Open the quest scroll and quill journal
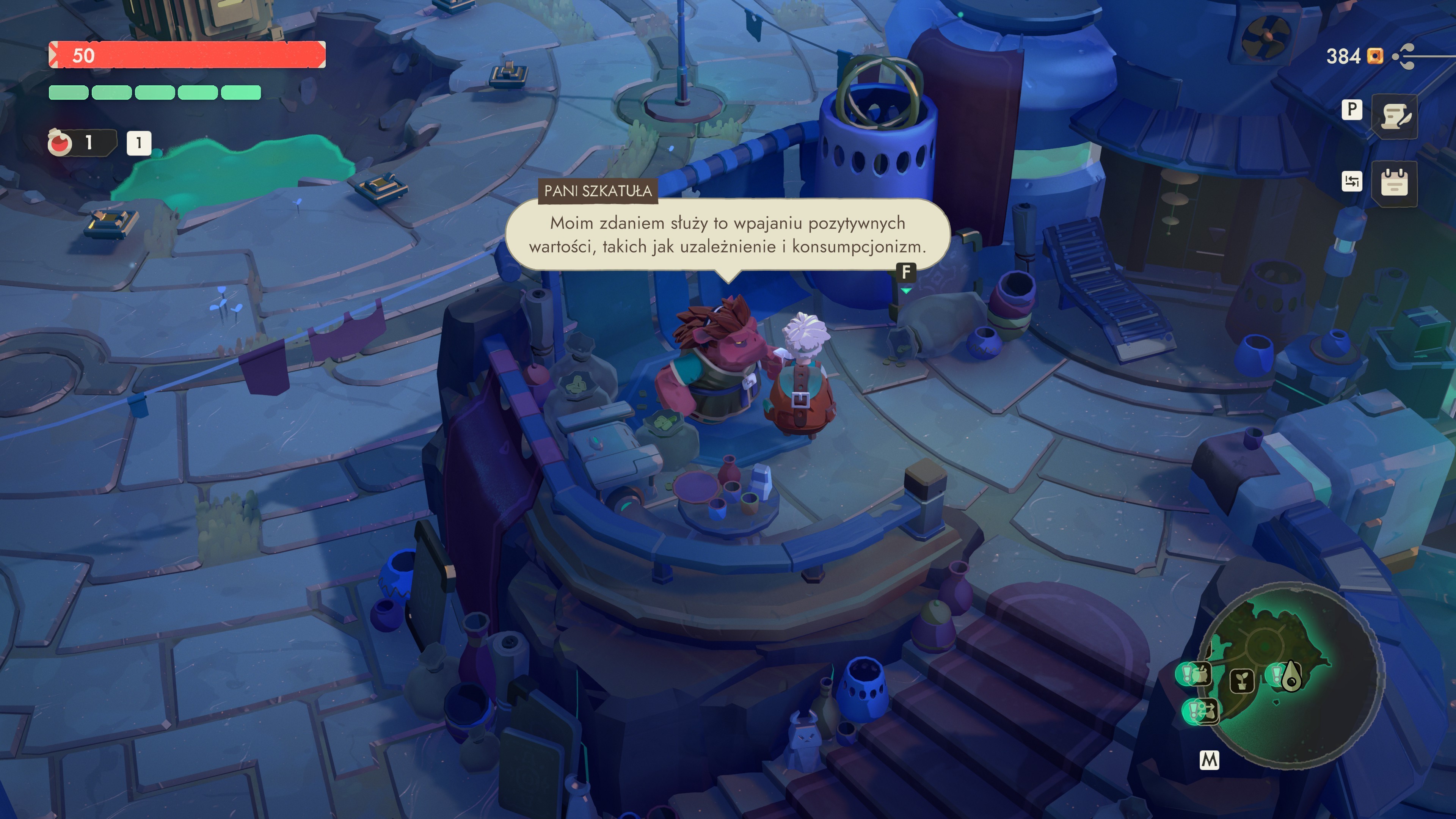The width and height of the screenshot is (1456, 819). coord(1395,116)
